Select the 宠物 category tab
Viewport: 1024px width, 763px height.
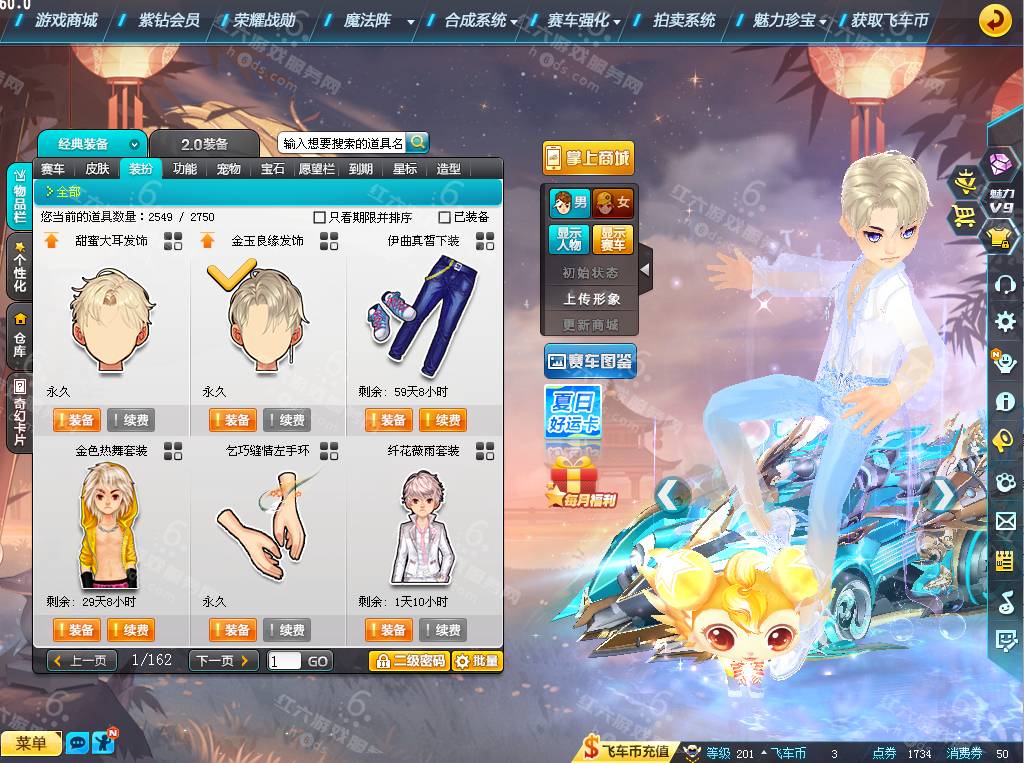pos(229,169)
